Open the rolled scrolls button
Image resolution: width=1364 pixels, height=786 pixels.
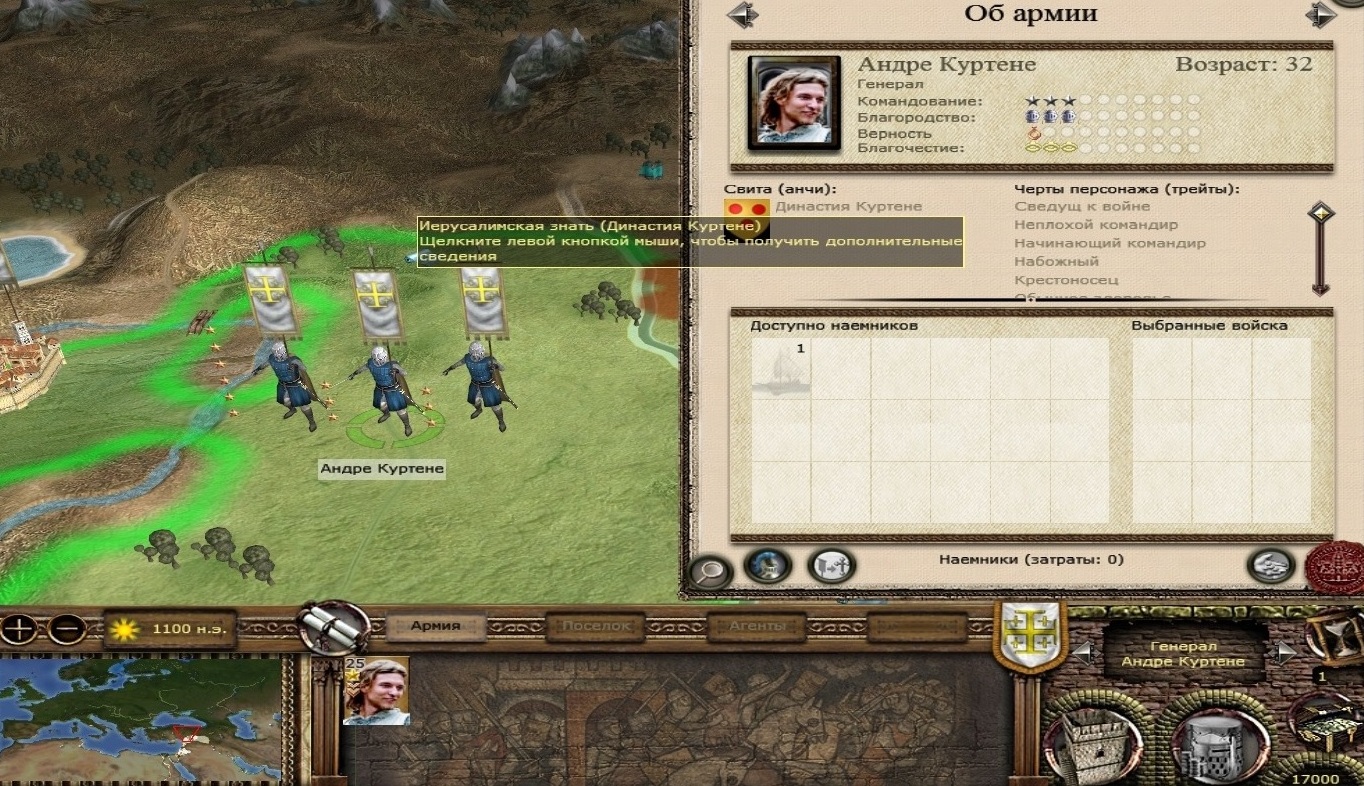334,628
